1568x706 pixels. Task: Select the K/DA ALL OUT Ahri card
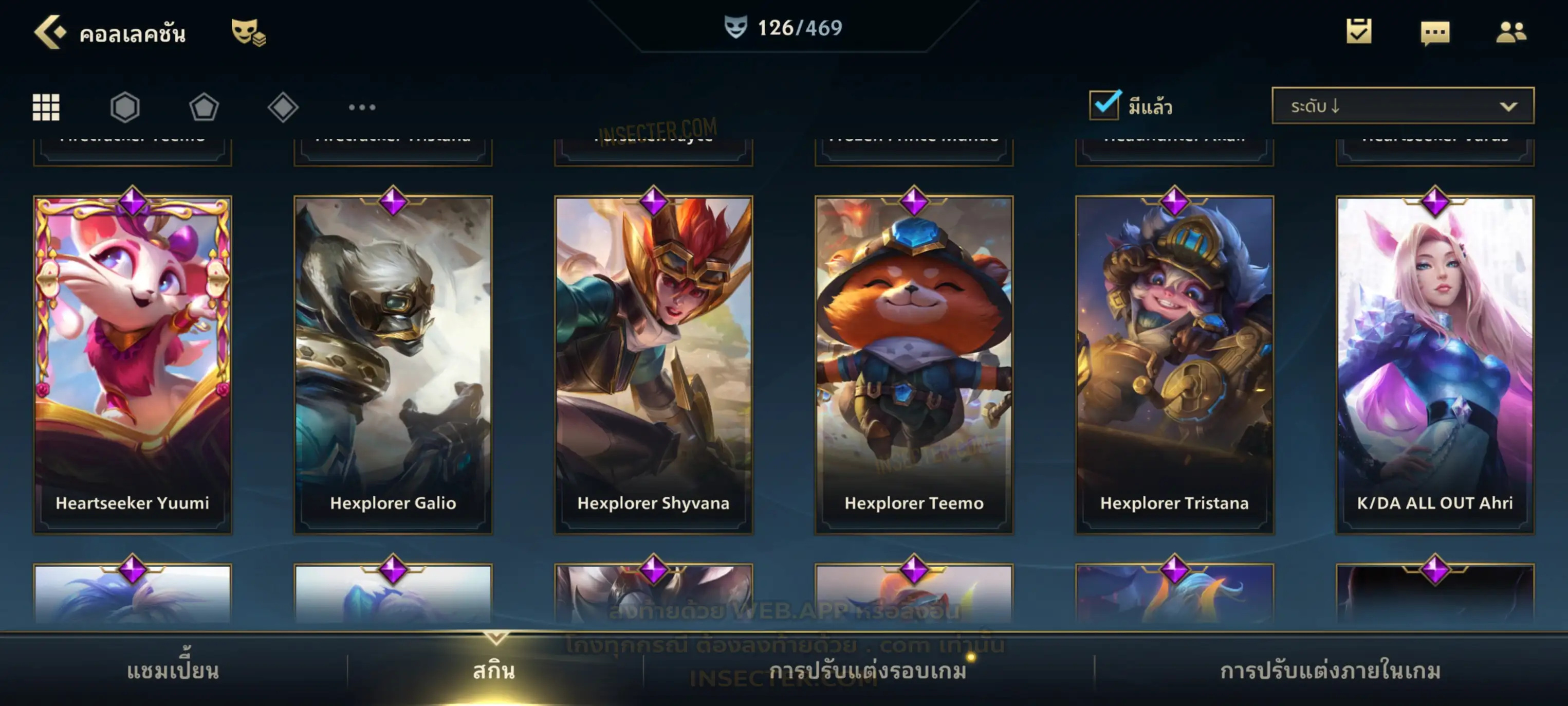tap(1435, 364)
